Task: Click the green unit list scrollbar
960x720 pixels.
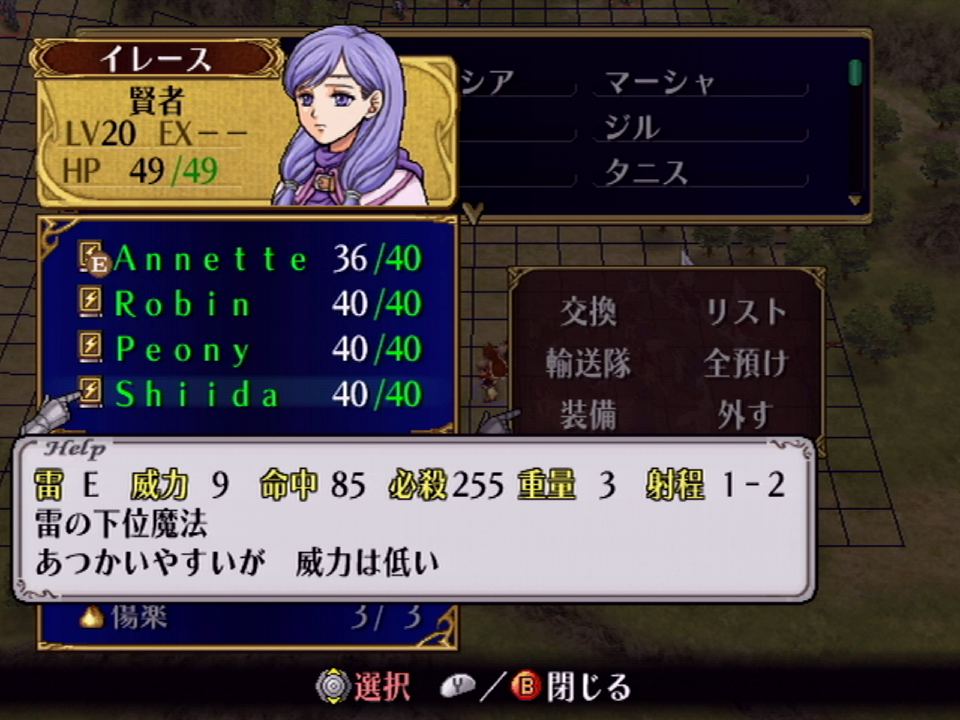Action: 855,74
